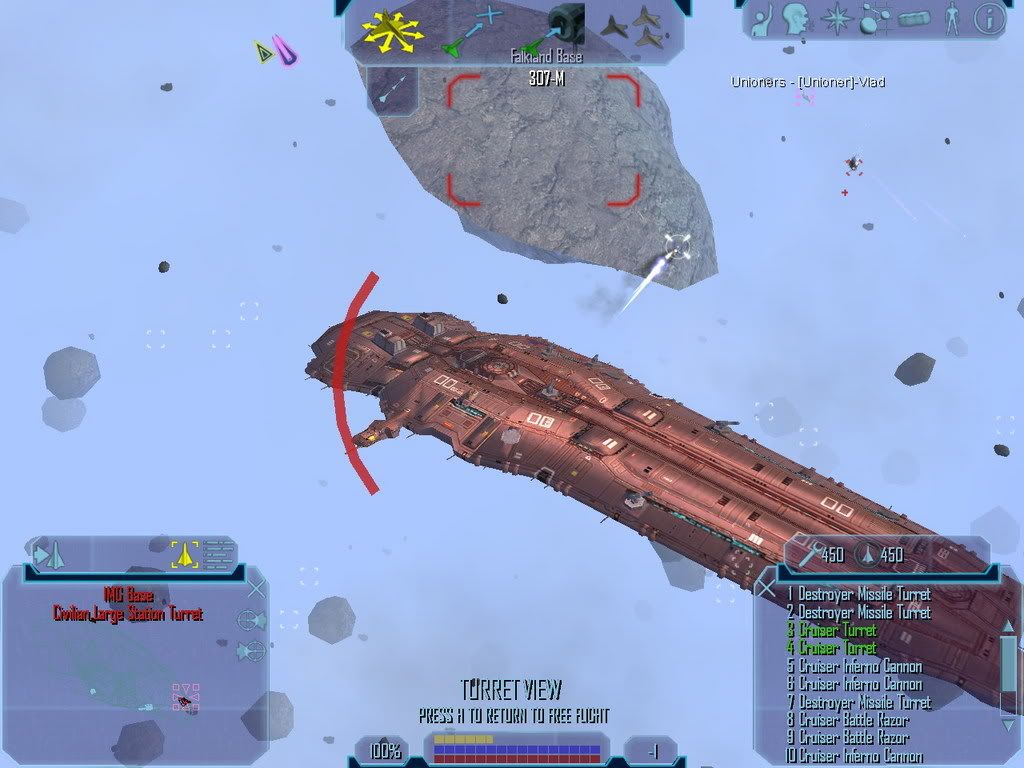
Task: Open the star-shaped Nav Map icon
Action: point(834,19)
